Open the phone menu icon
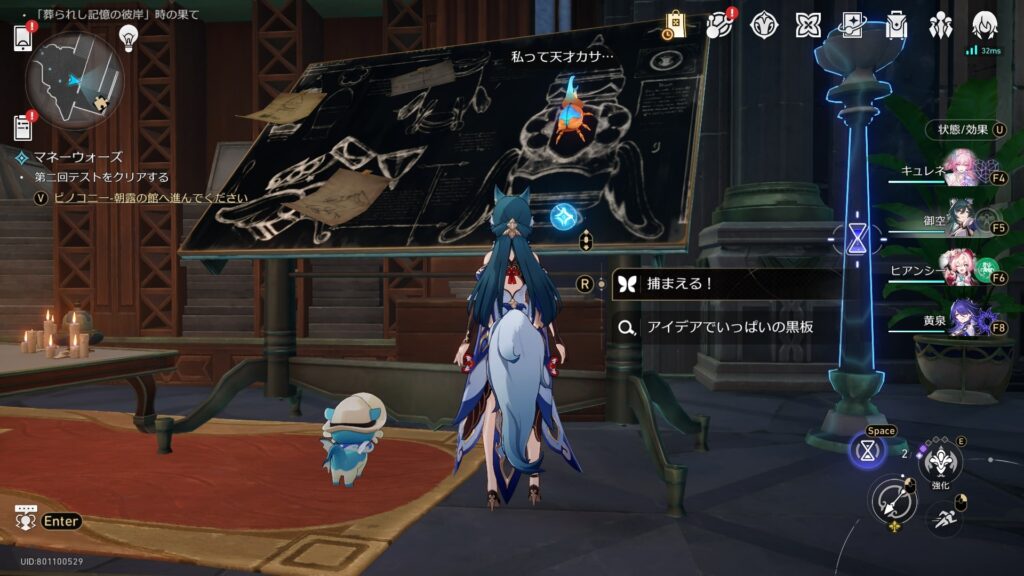The image size is (1024, 576). [x=23, y=38]
